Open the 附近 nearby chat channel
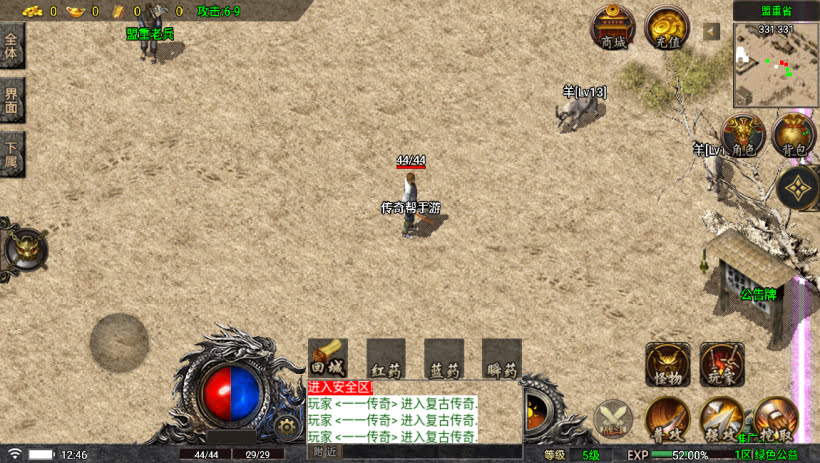This screenshot has width=820, height=463. pyautogui.click(x=326, y=452)
